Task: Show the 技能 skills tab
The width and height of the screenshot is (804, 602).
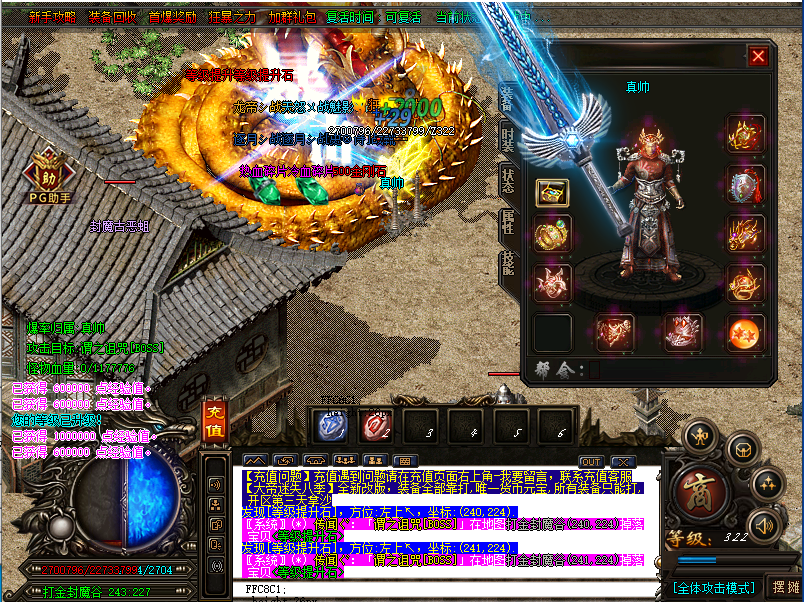Action: 508,264
